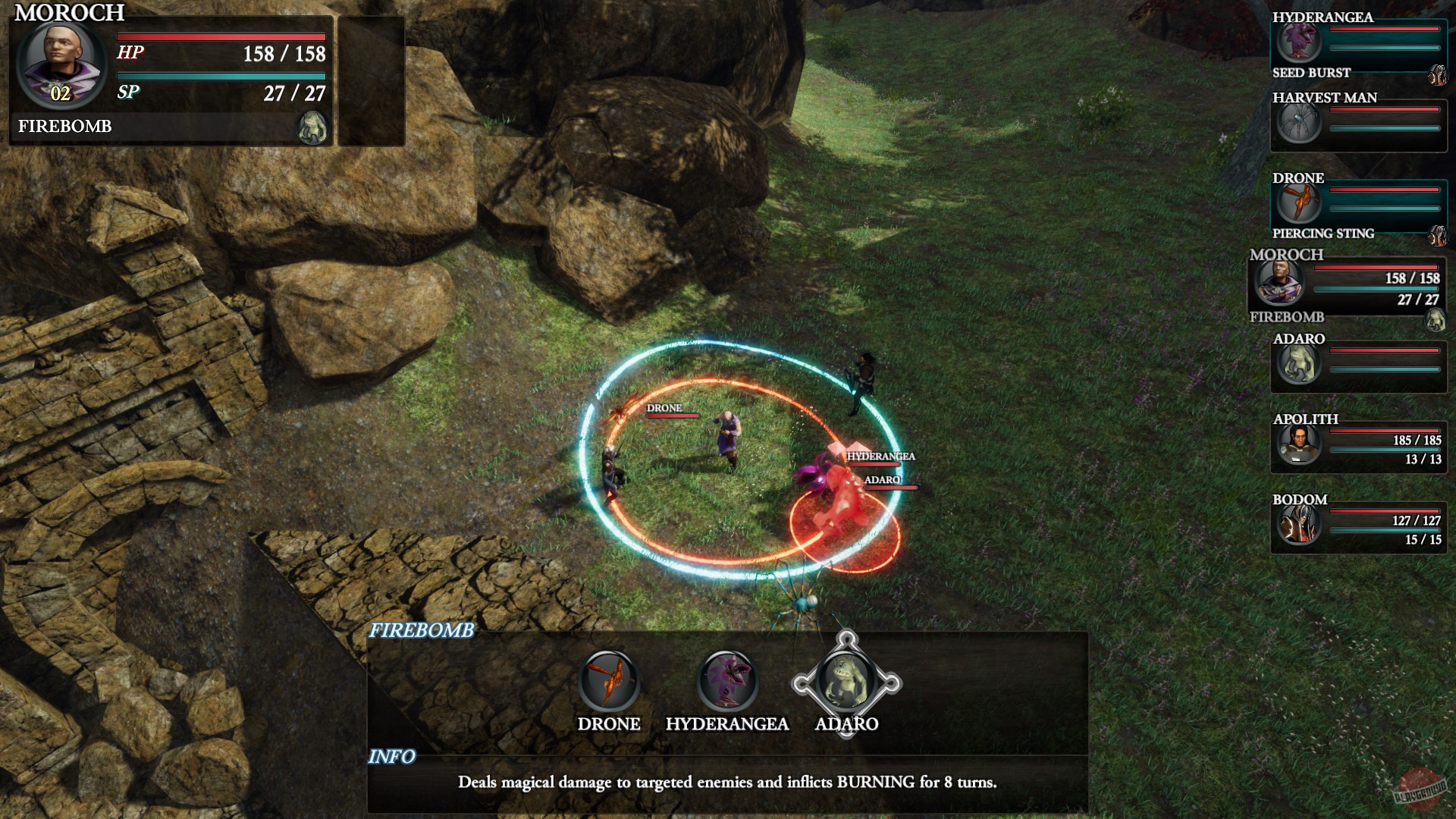Click the FIREBOMB heading above the target list
1456x819 pixels.
click(x=422, y=629)
